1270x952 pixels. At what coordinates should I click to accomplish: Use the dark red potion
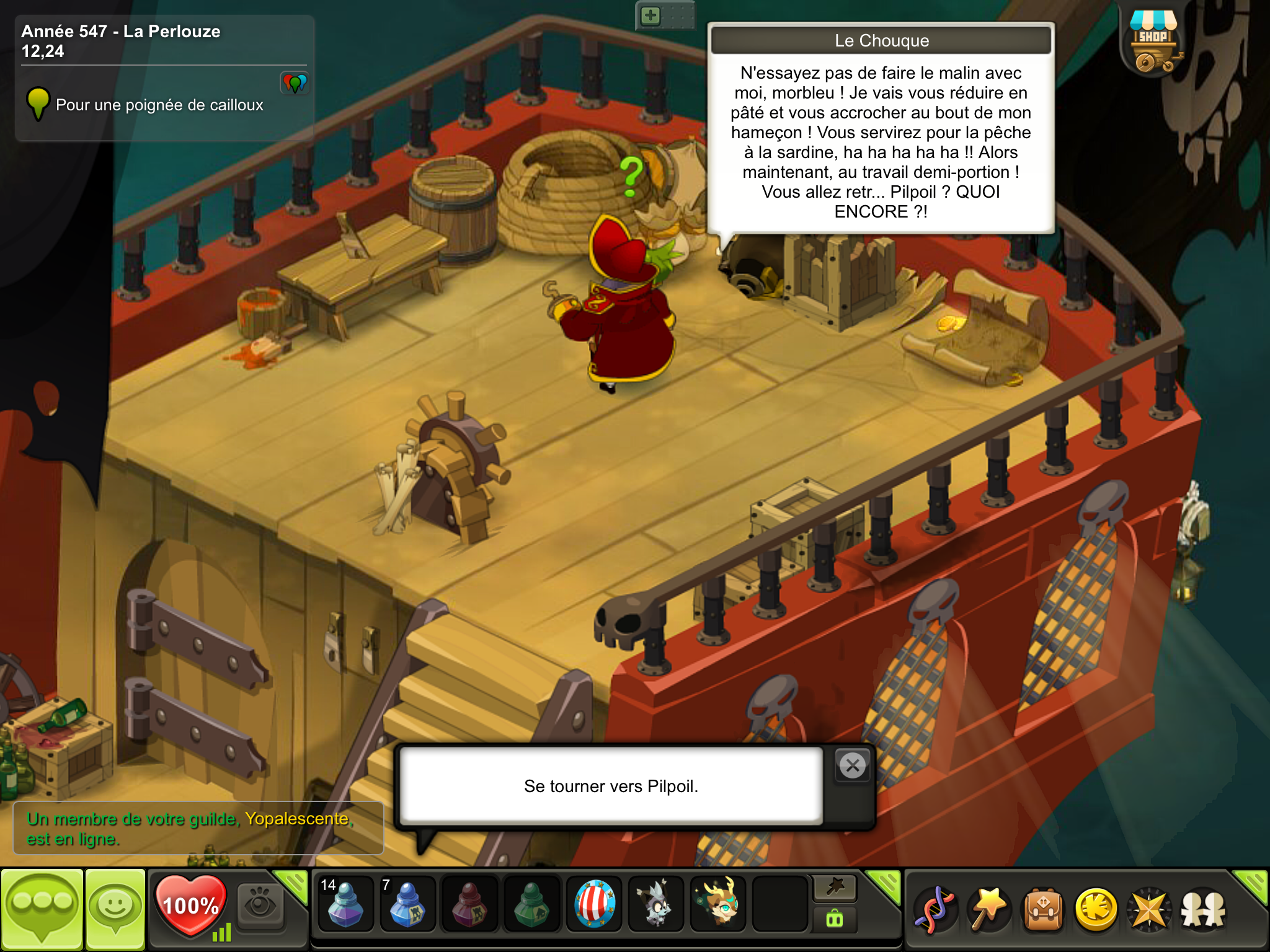tap(469, 905)
